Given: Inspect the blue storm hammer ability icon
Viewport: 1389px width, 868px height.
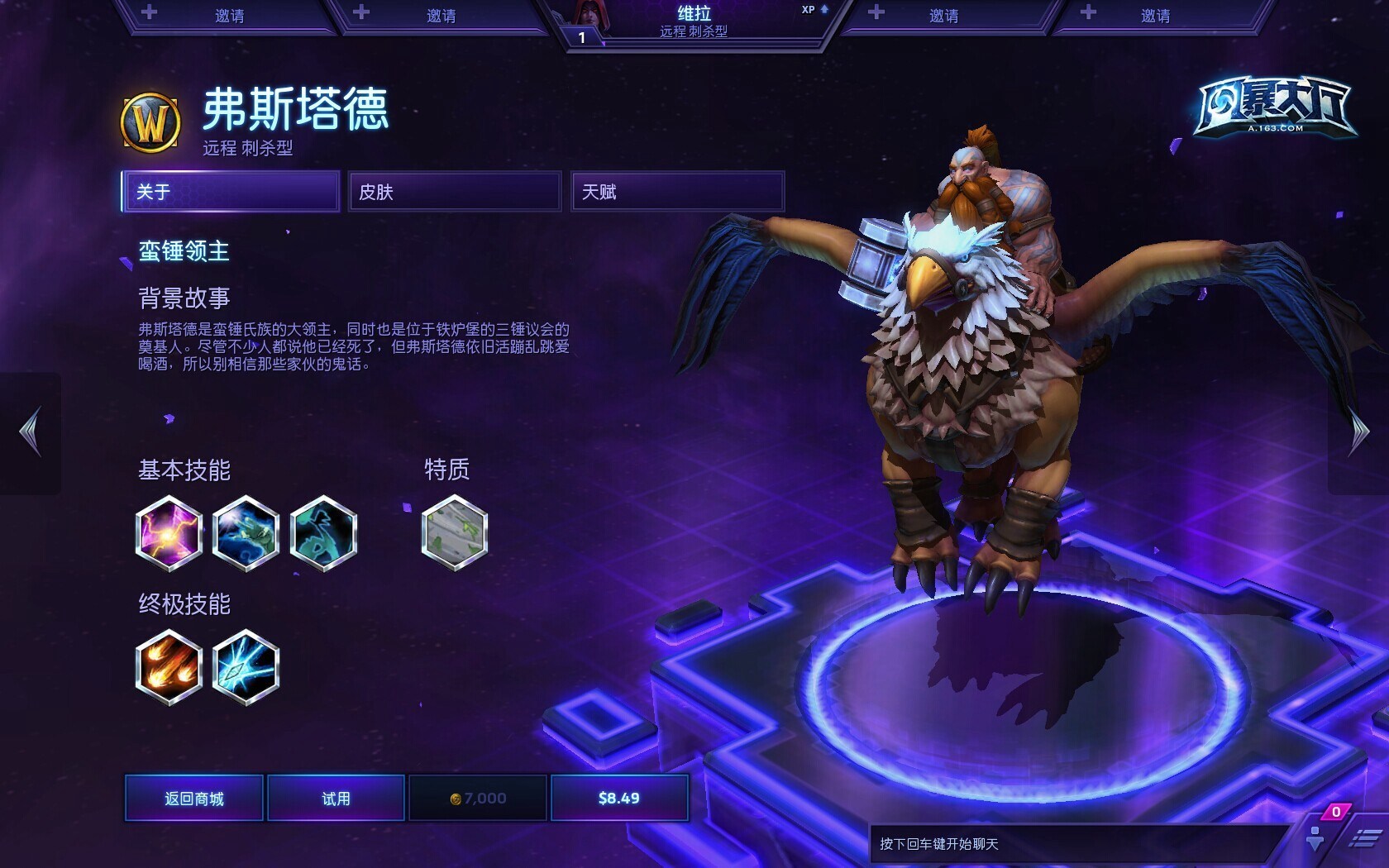Looking at the screenshot, I should [246, 533].
